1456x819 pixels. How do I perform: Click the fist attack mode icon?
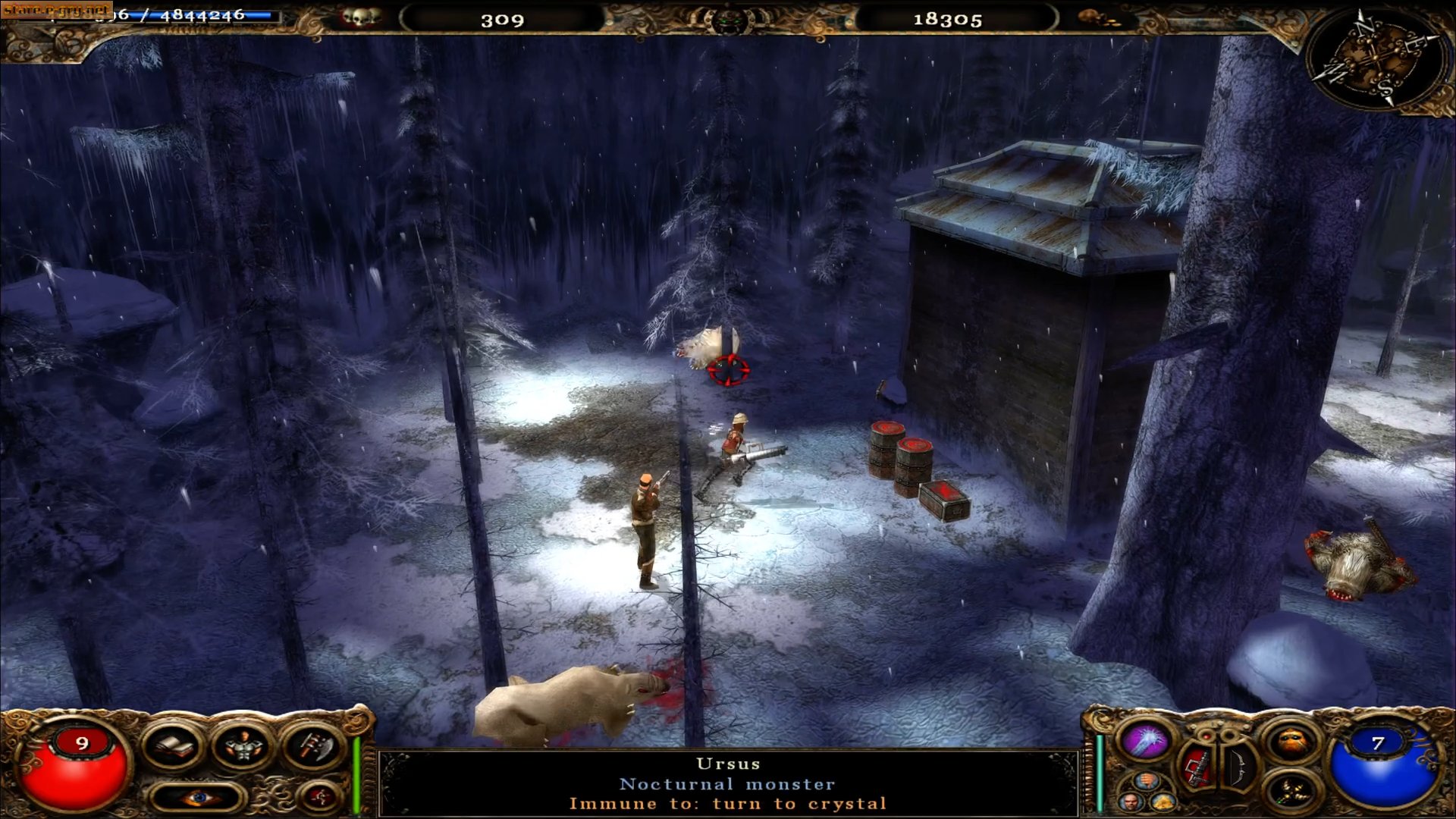(x=1148, y=782)
